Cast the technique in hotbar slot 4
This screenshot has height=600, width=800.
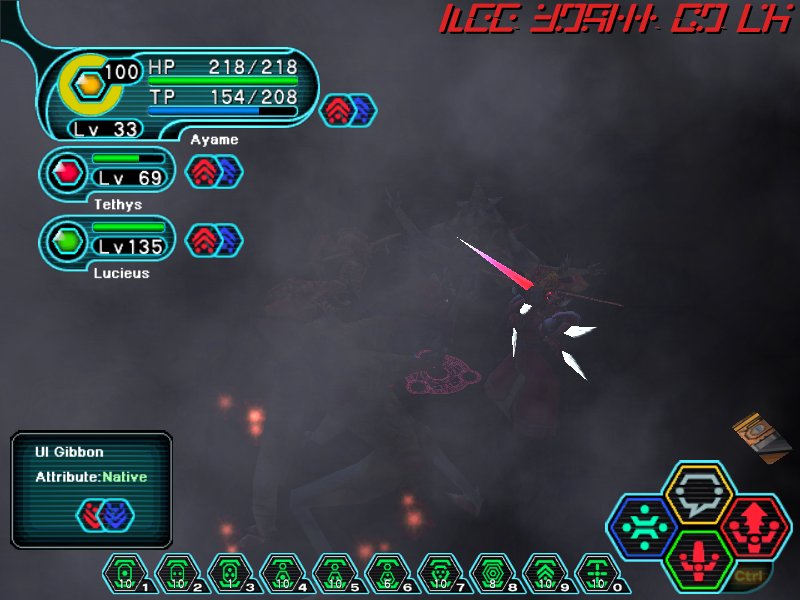[281, 574]
